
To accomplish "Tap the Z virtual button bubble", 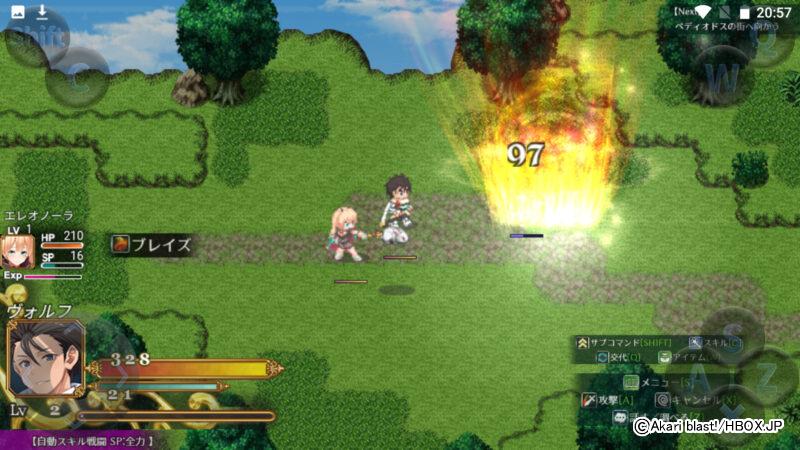I will 767,377.
